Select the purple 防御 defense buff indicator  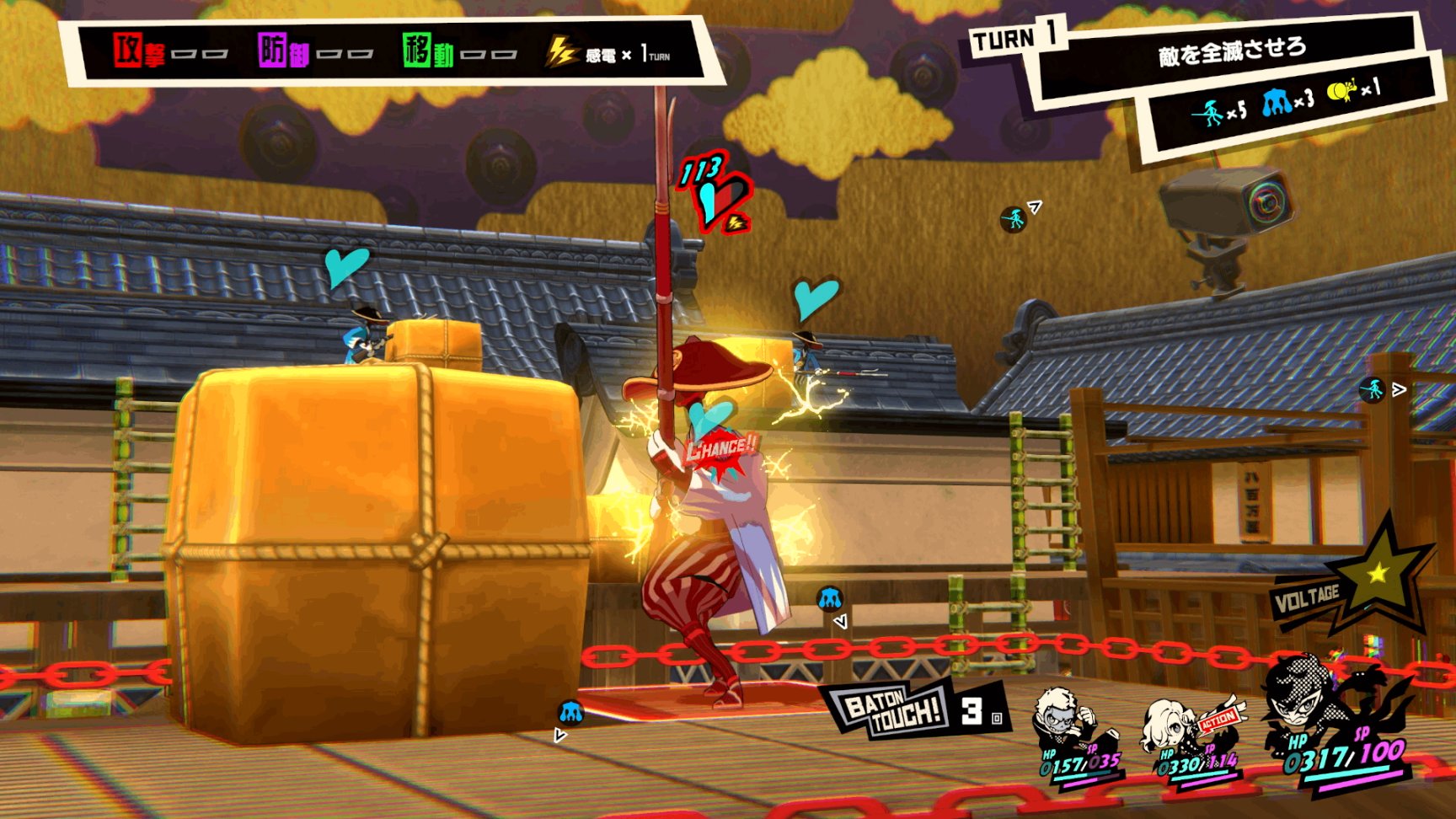coord(284,52)
